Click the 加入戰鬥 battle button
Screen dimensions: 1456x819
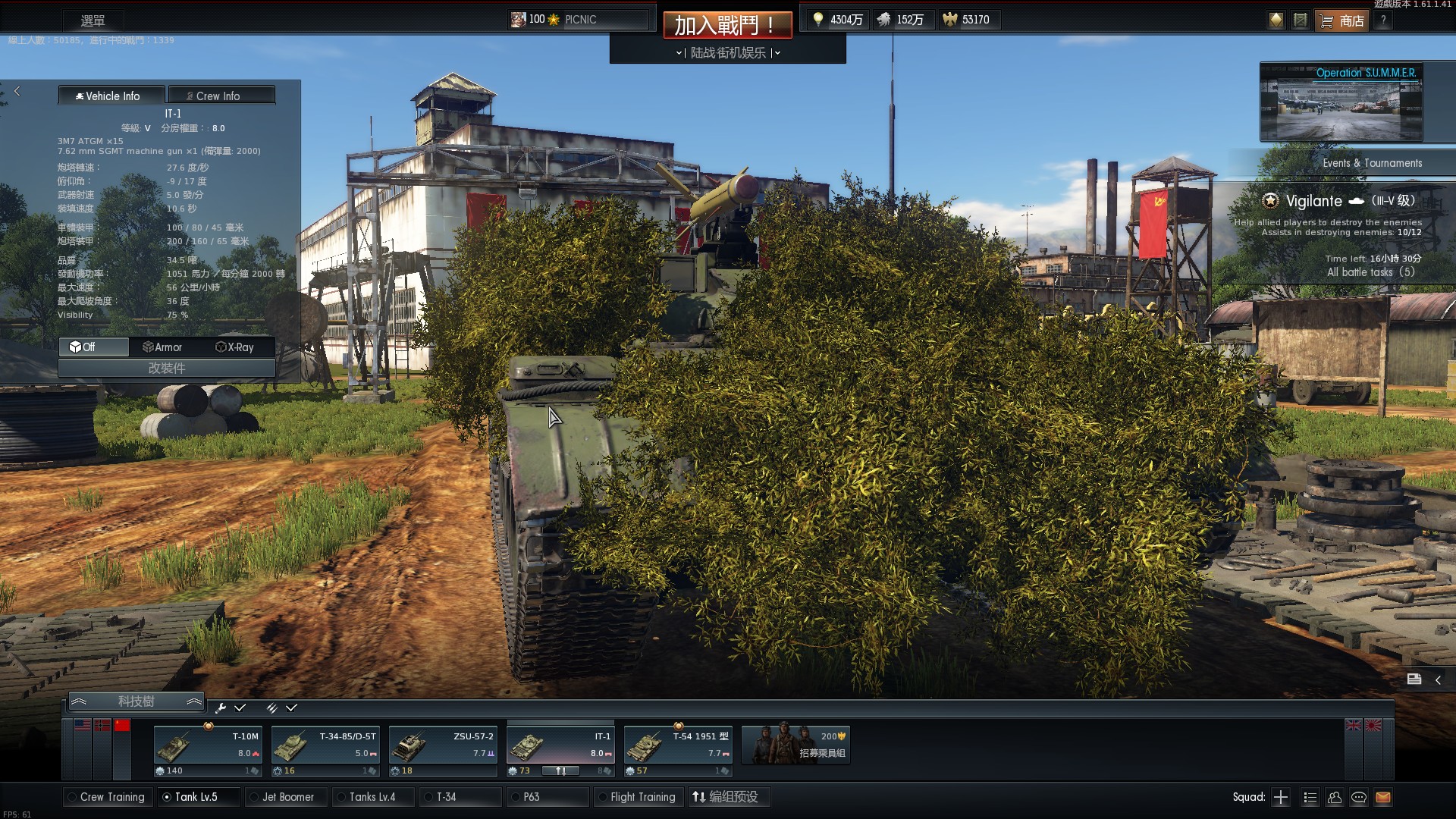(x=726, y=25)
